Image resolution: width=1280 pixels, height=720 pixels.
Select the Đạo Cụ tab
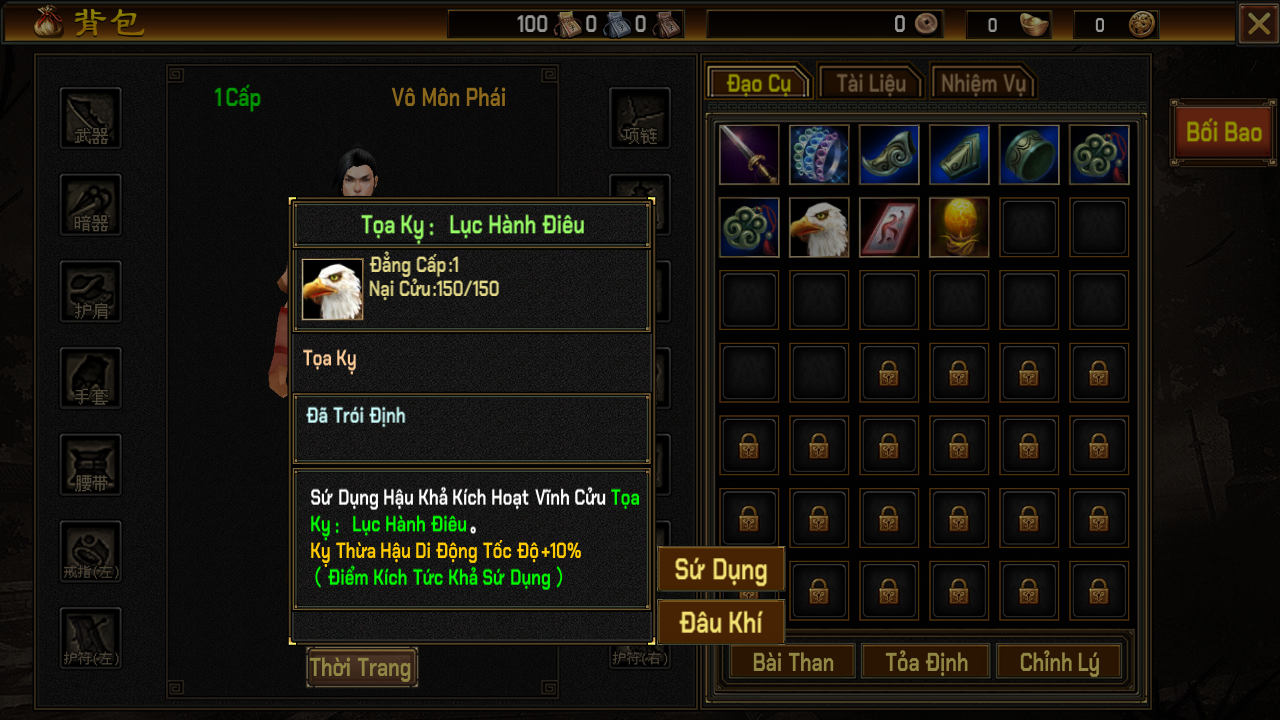coord(759,83)
